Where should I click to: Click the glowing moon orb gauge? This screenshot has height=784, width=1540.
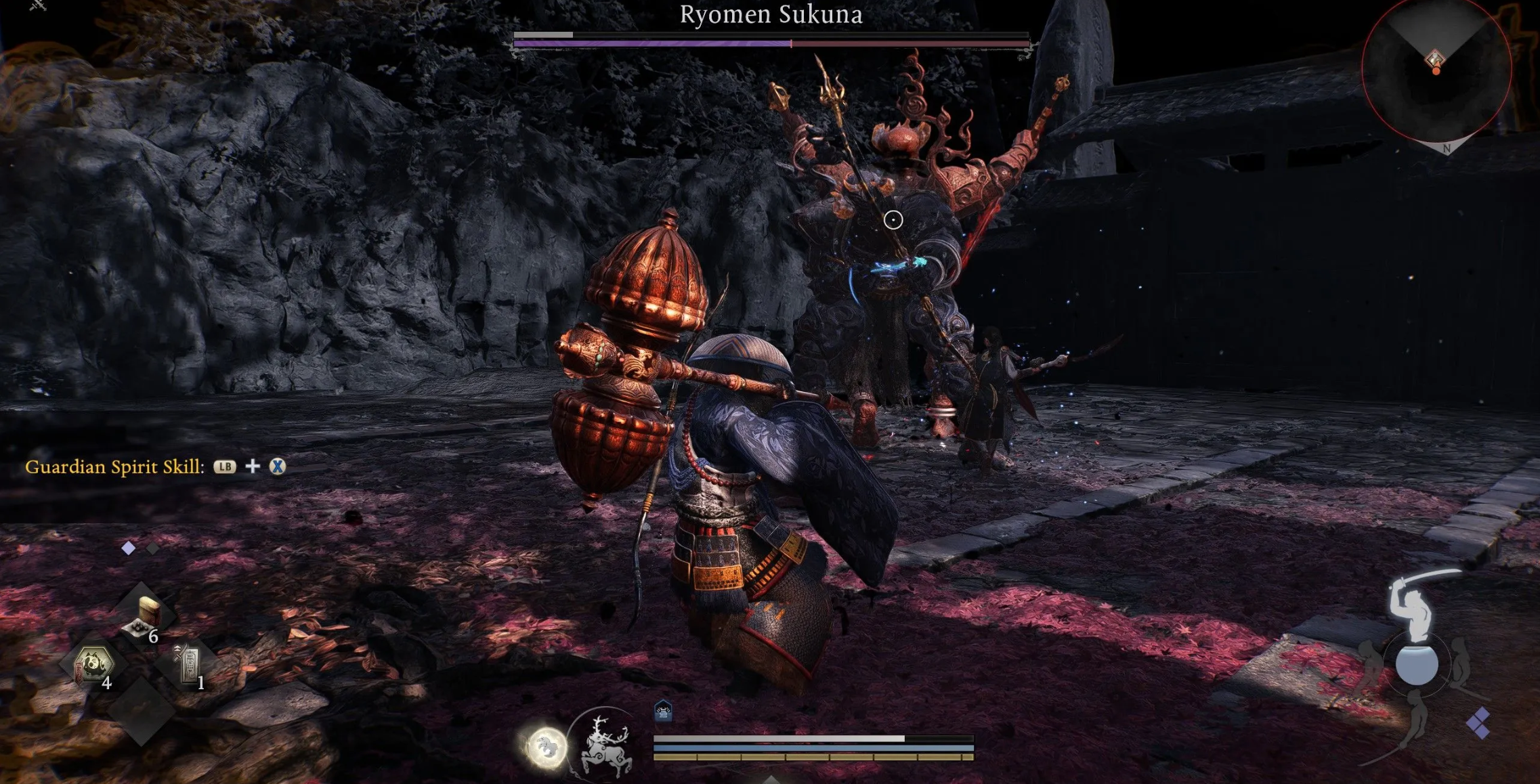click(x=545, y=747)
